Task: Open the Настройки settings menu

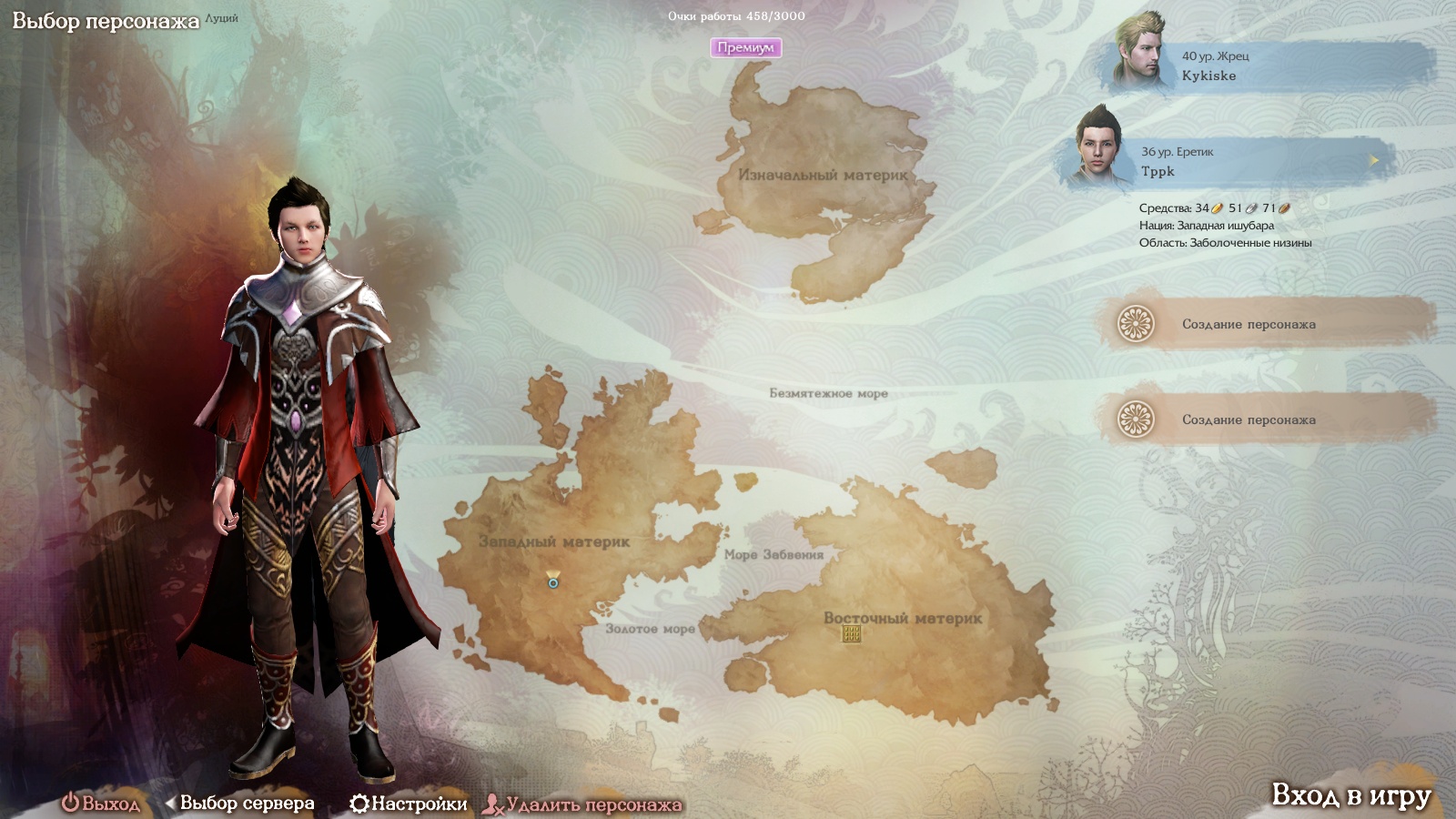Action: pyautogui.click(x=409, y=804)
